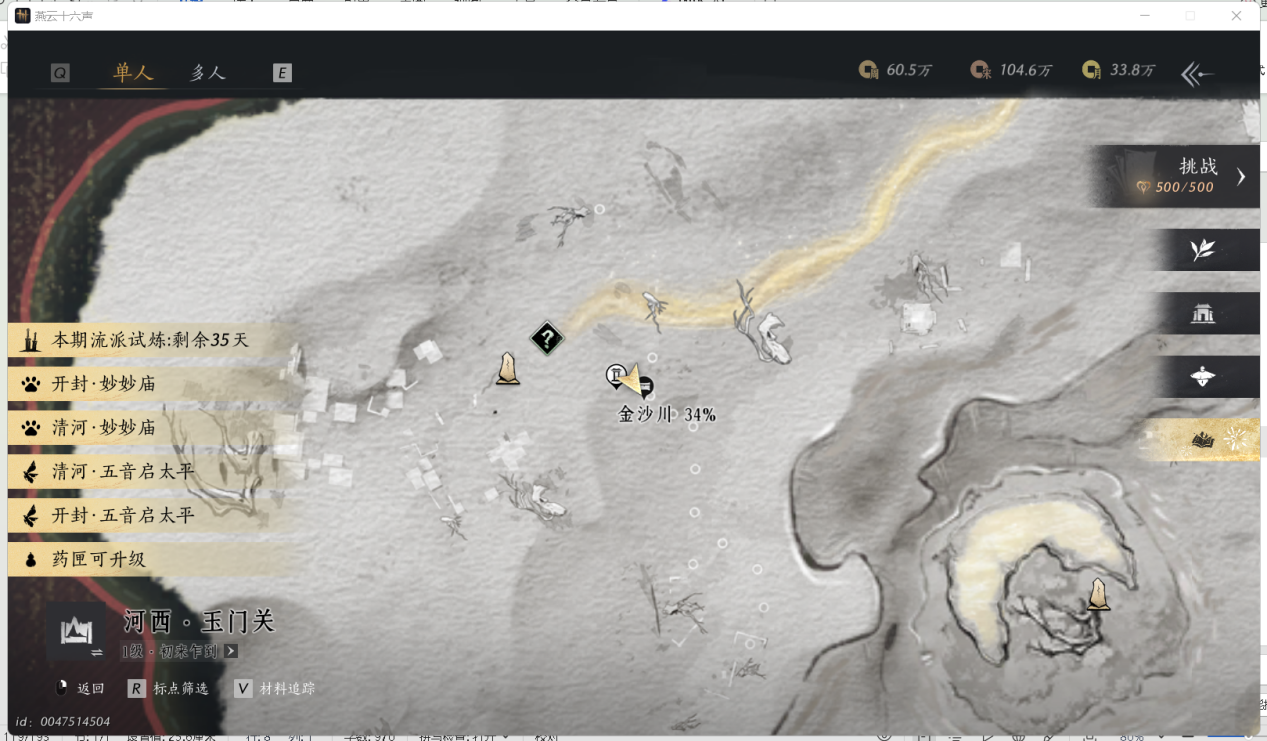Expand the 1级·初来乍到 level details

click(231, 651)
